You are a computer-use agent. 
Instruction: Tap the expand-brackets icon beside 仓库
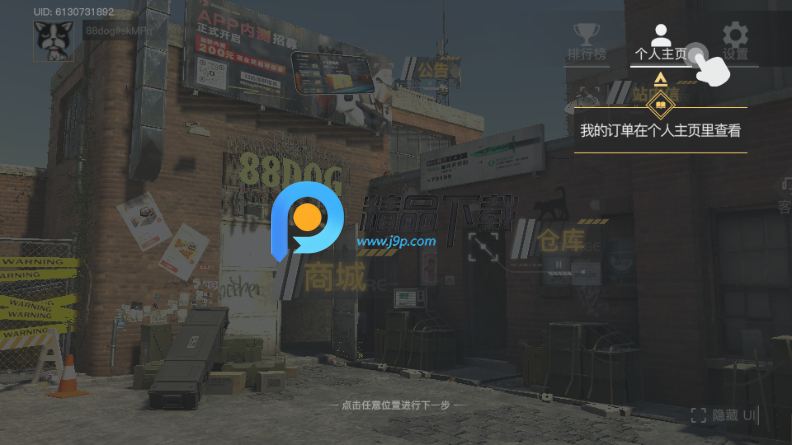pyautogui.click(x=483, y=246)
